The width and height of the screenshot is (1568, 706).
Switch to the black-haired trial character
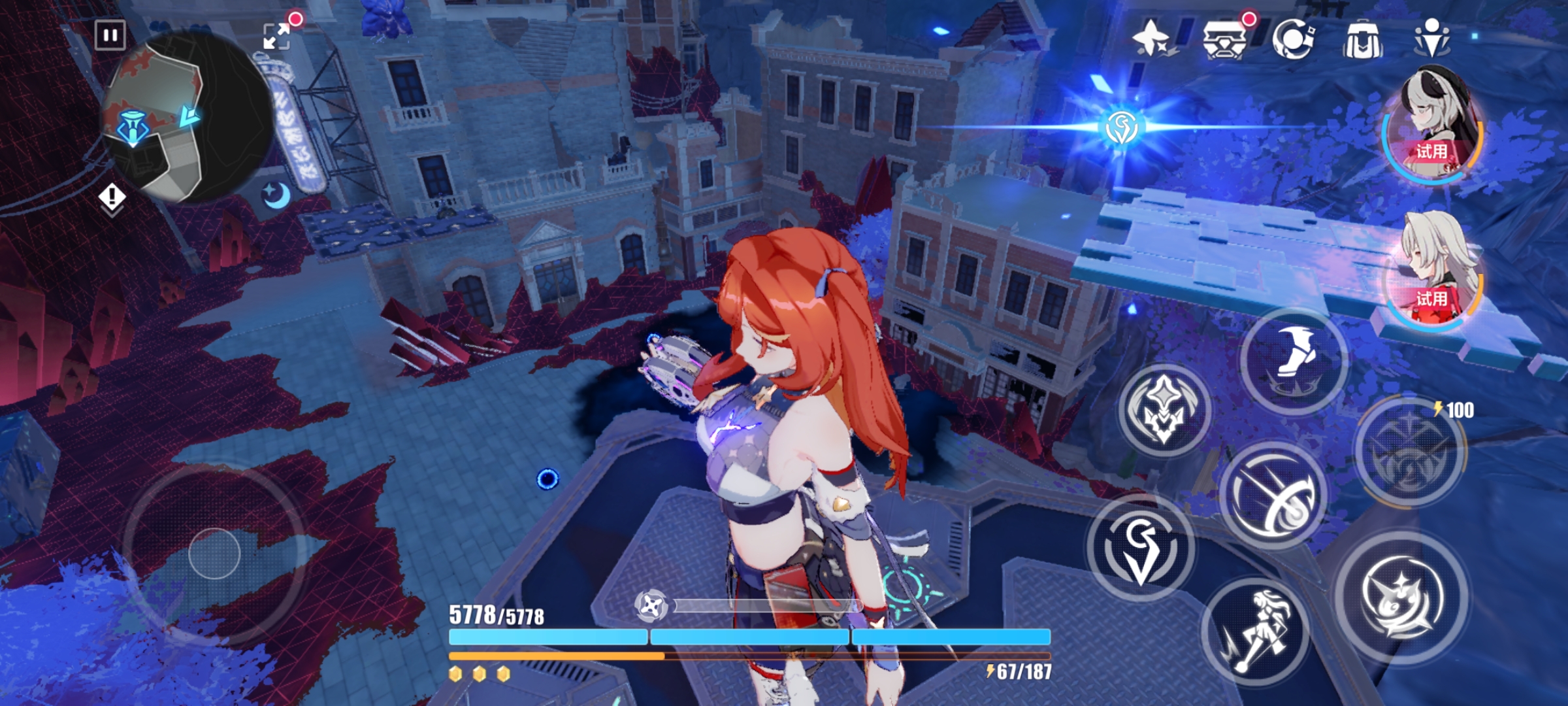coord(1433,126)
